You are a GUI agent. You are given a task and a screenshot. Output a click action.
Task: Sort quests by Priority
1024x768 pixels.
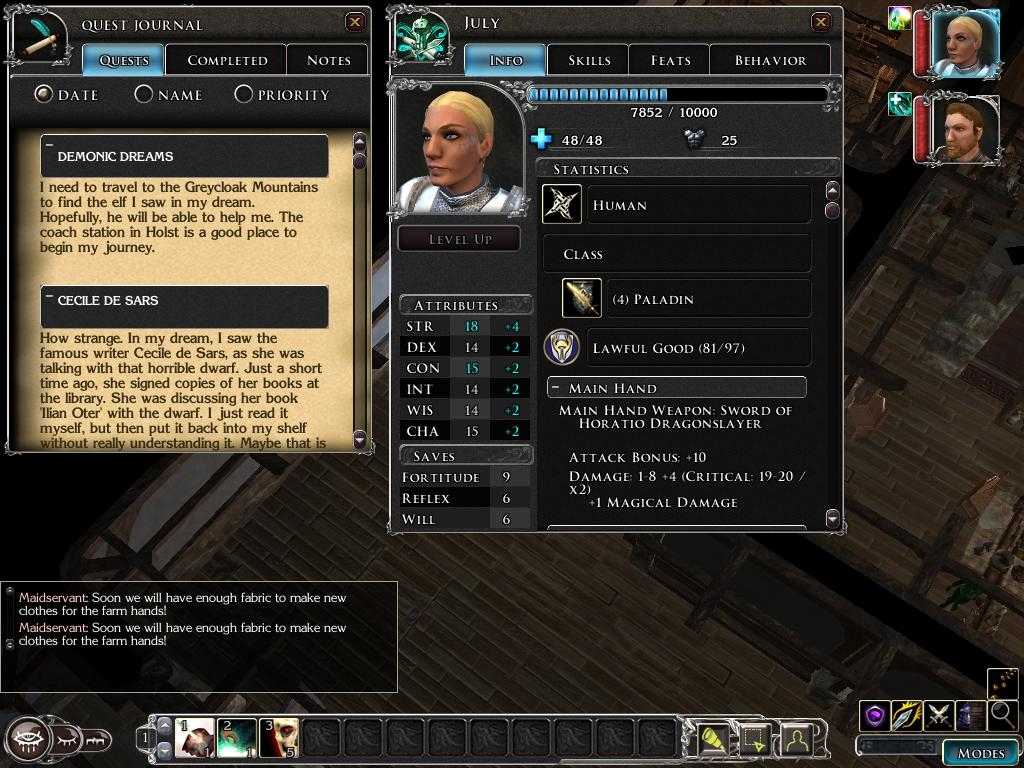click(x=244, y=95)
